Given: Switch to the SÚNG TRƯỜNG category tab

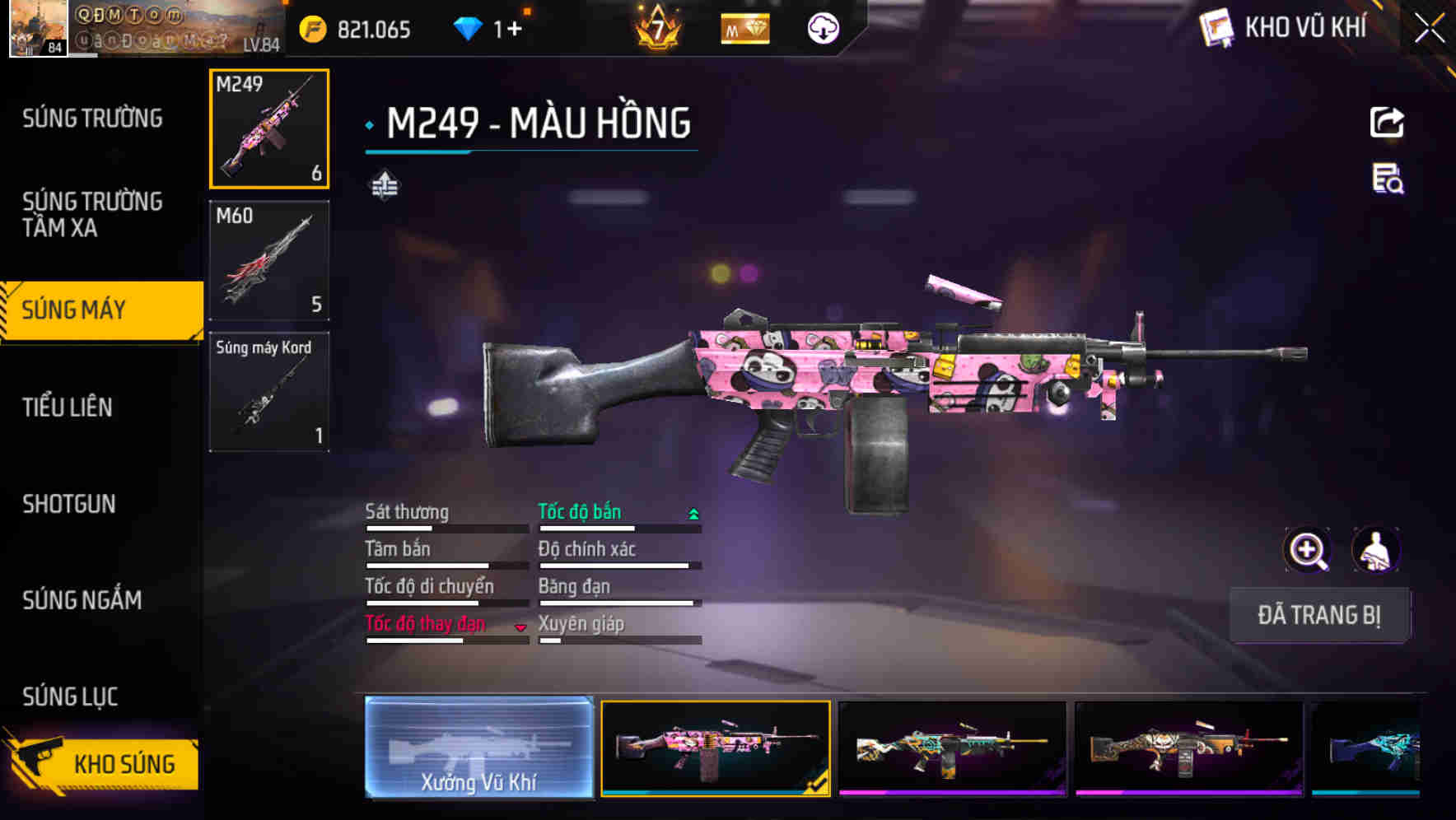Looking at the screenshot, I should click(x=91, y=118).
